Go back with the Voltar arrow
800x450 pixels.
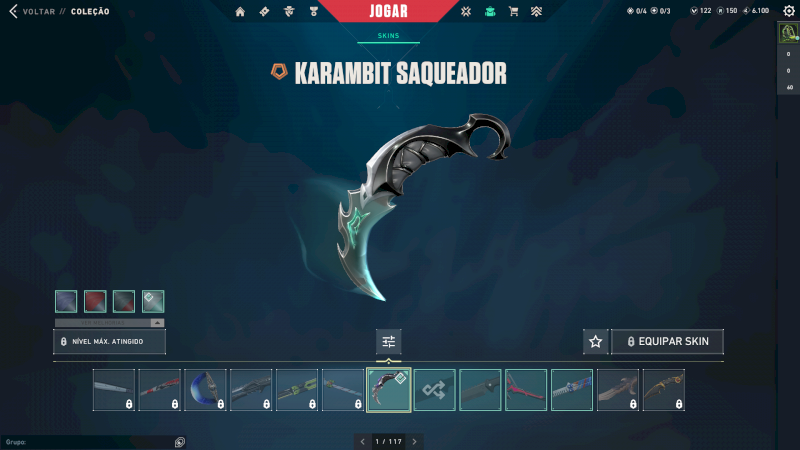(x=14, y=11)
